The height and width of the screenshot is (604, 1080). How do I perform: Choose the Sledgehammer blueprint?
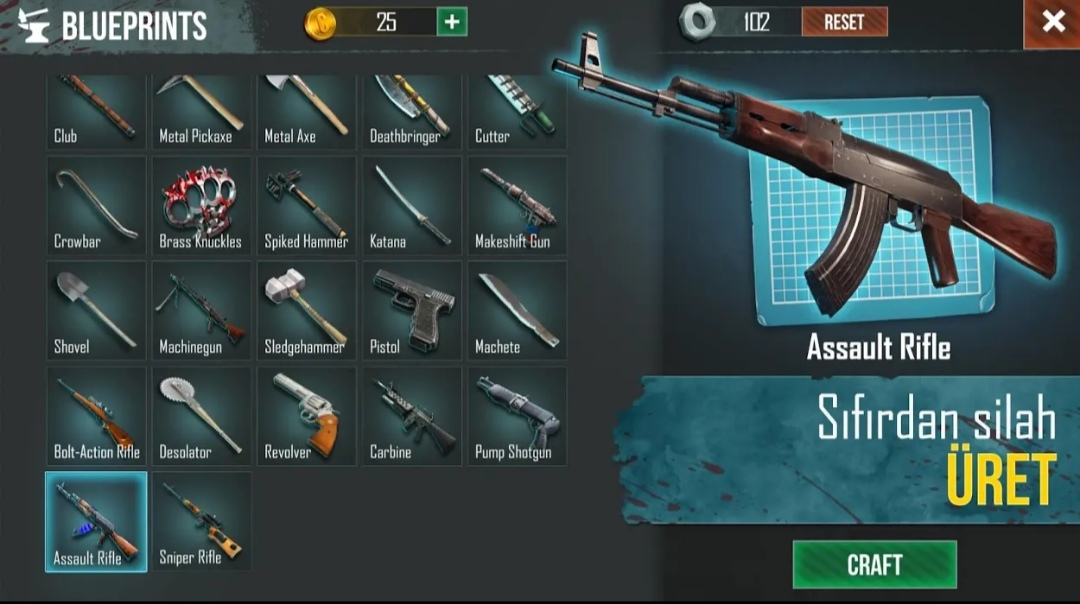(x=306, y=310)
